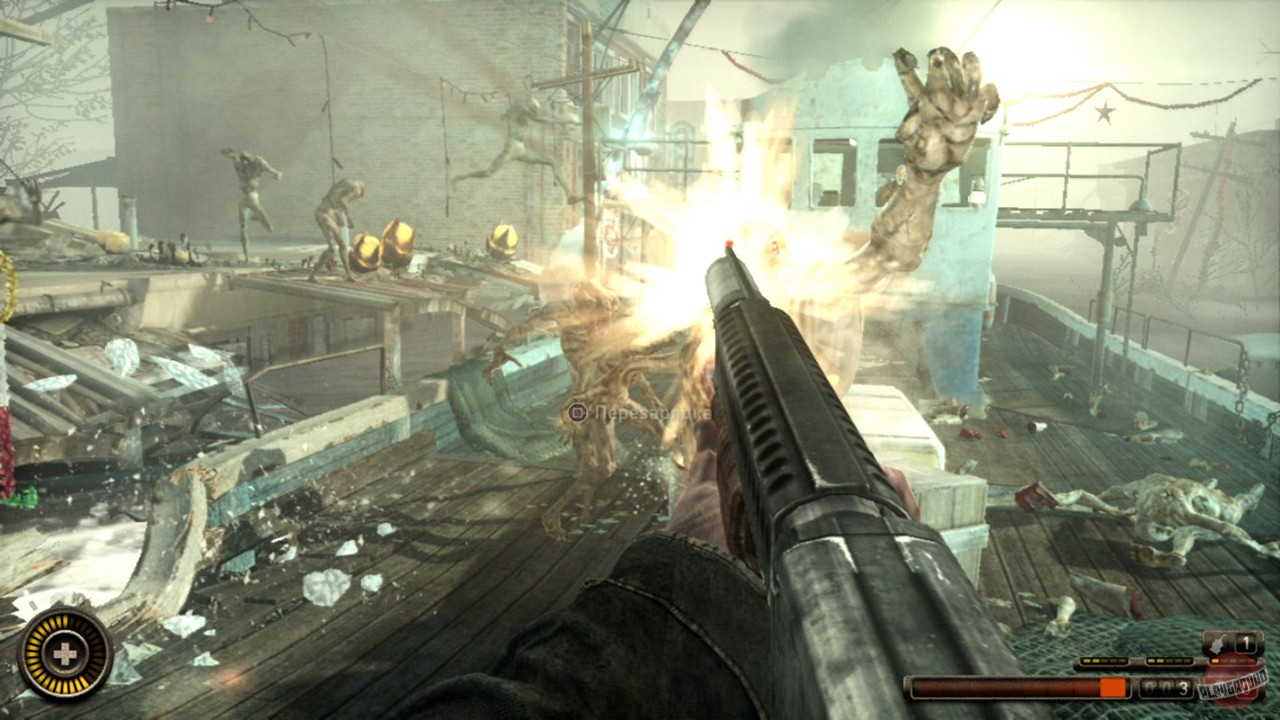Click the Square button prompt icon
The height and width of the screenshot is (720, 1280).
click(578, 411)
